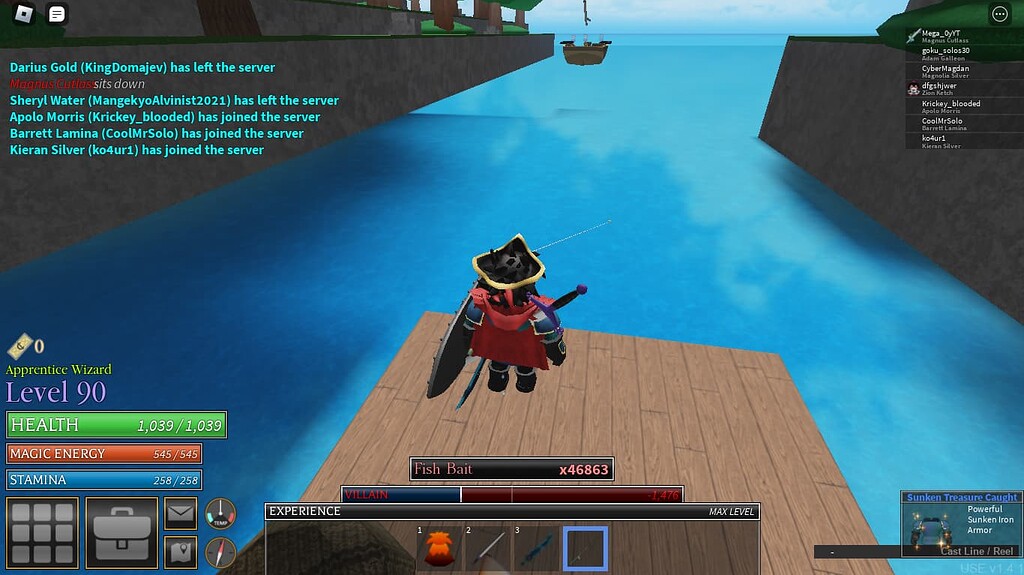Viewport: 1024px width, 575px height.
Task: Equip the blue weapon in slot 3
Action: (x=537, y=549)
